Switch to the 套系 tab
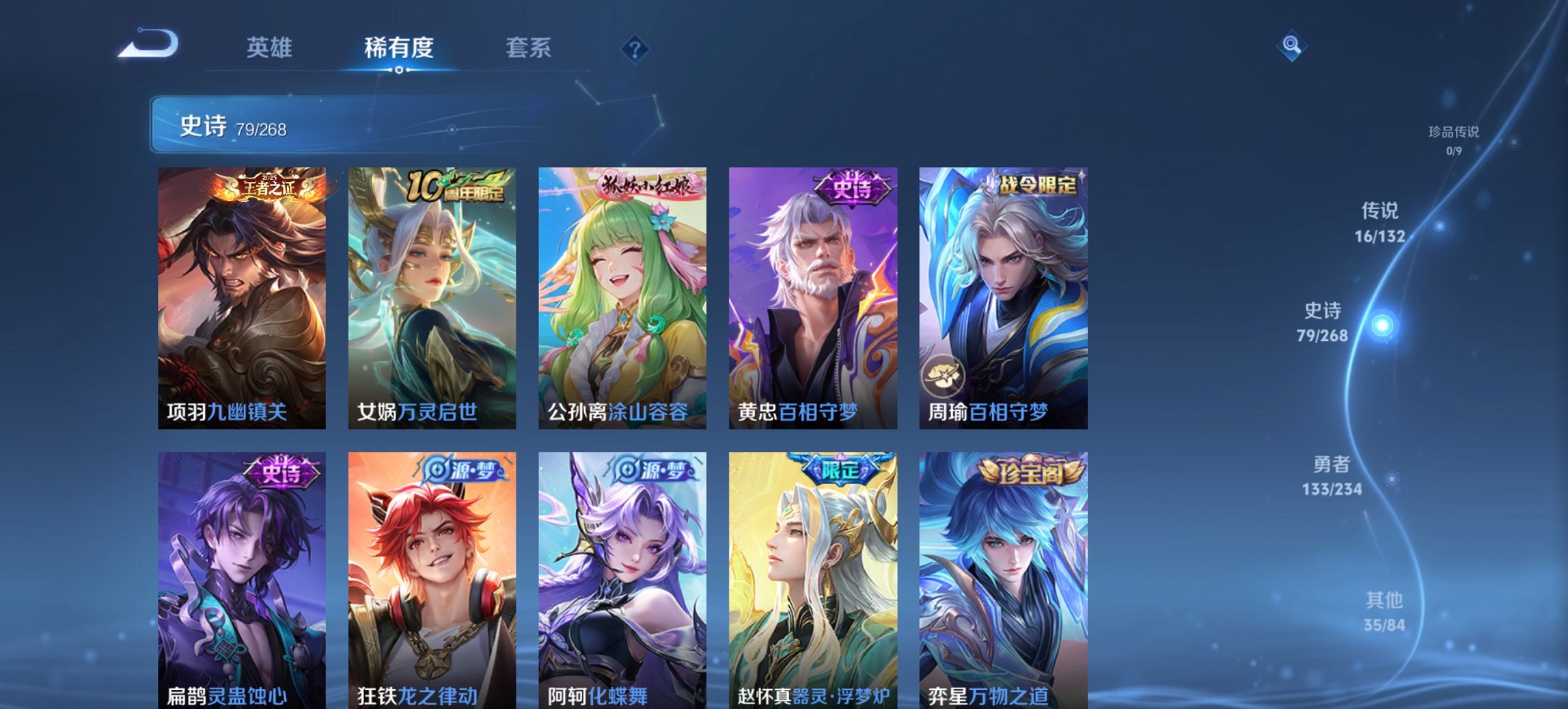The image size is (1568, 709). (529, 48)
